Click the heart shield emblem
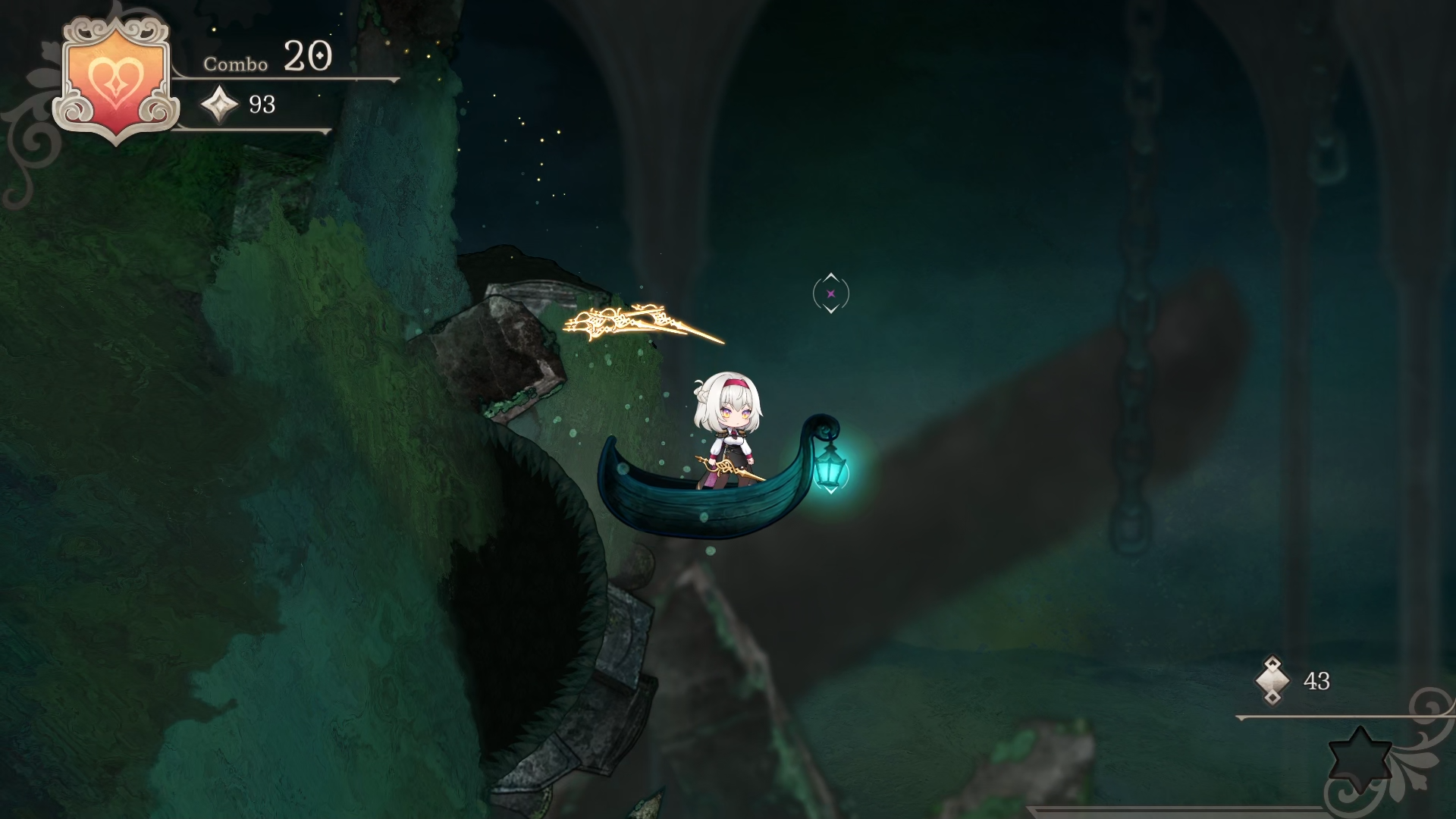The height and width of the screenshot is (819, 1456). click(115, 80)
